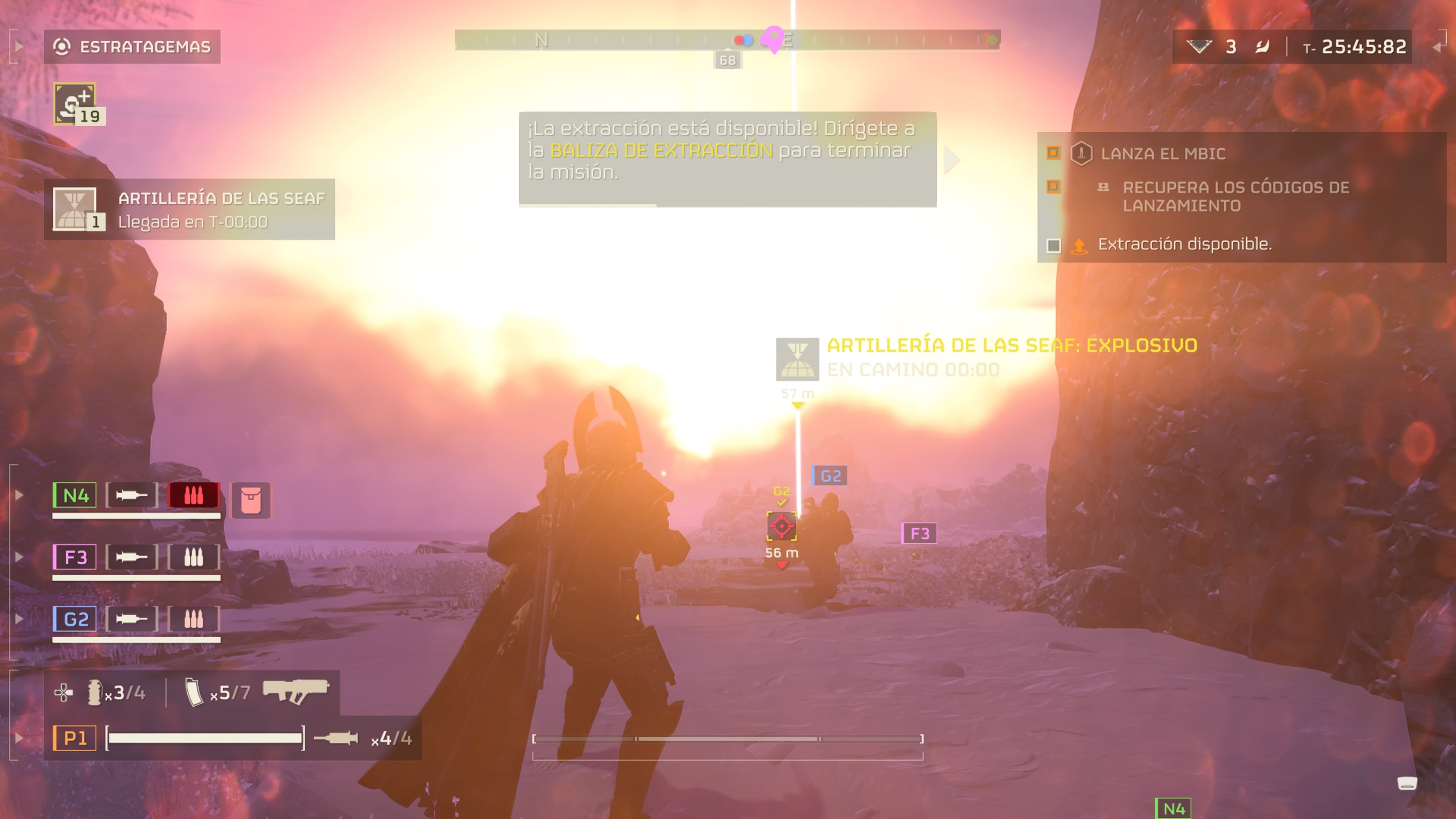Image resolution: width=1456 pixels, height=819 pixels.
Task: Open the Estratagemas stratagem menu icon
Action: 62,47
